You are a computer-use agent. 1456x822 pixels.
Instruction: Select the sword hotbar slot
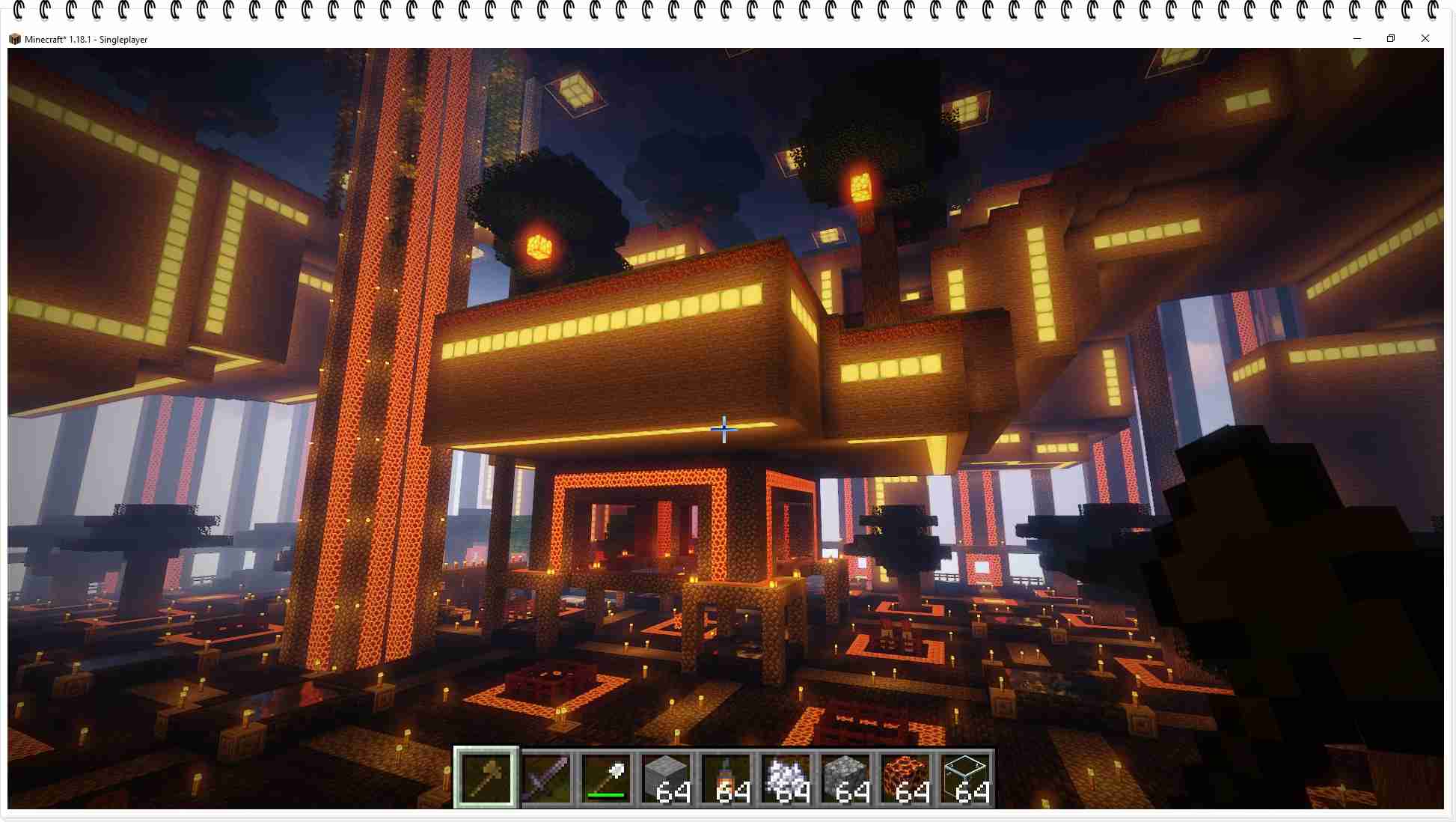point(546,777)
